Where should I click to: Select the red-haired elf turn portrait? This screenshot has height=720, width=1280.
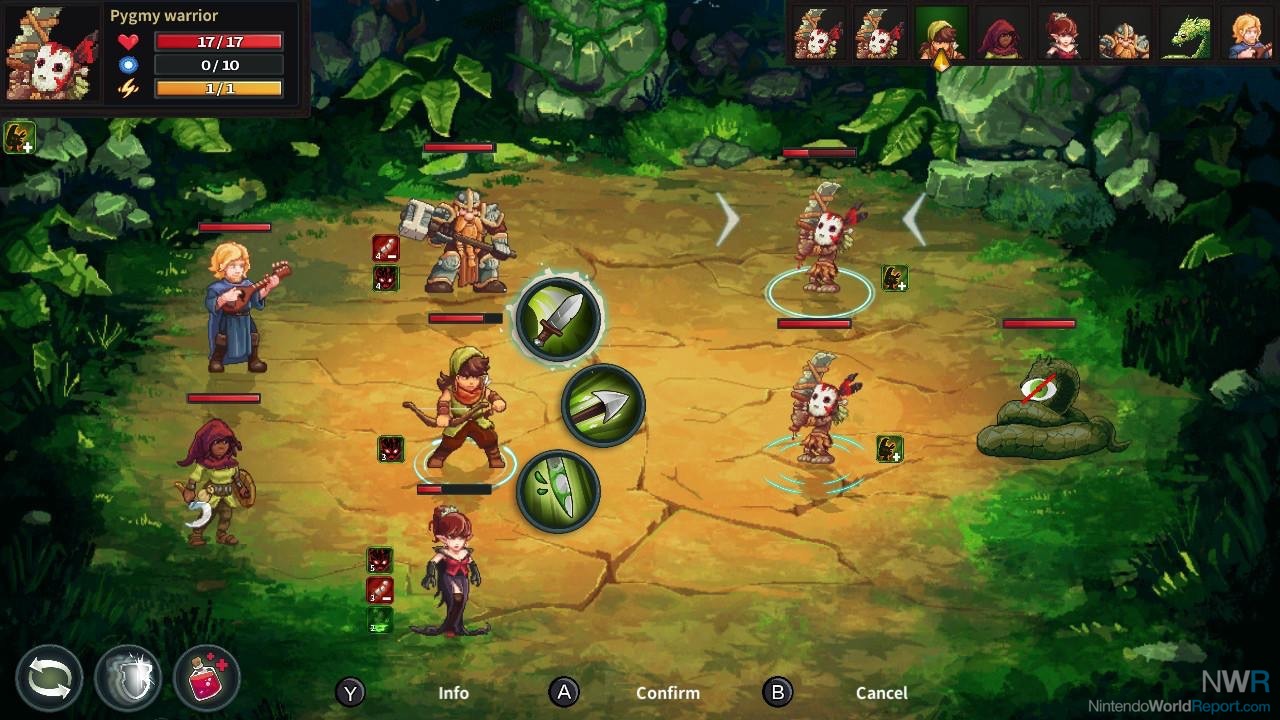pos(1062,35)
